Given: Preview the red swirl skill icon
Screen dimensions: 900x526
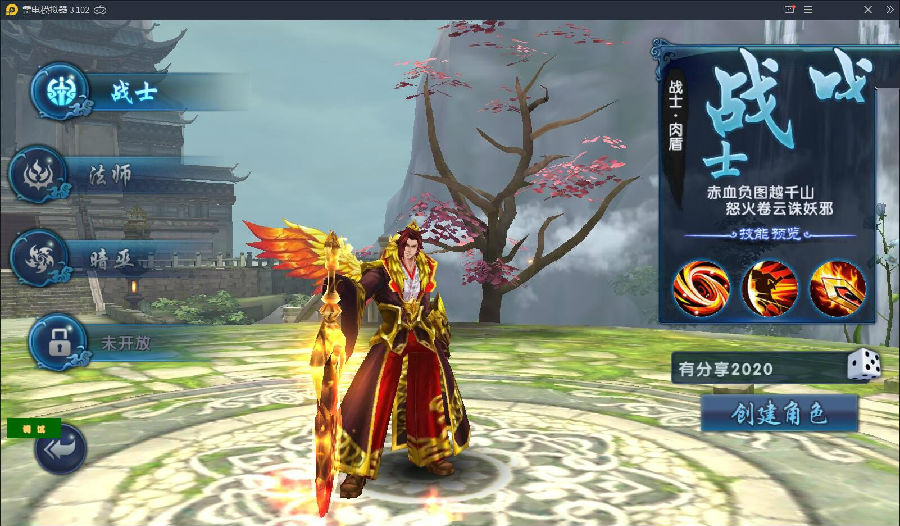Looking at the screenshot, I should point(700,287).
